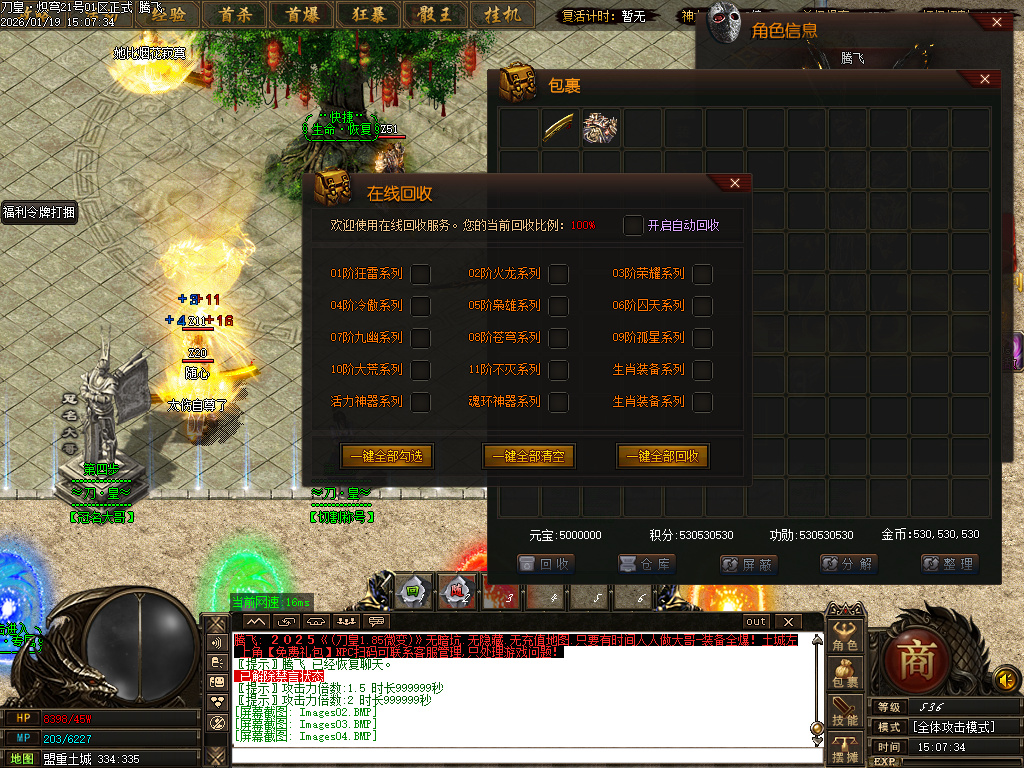The width and height of the screenshot is (1024, 768).
Task: Select the armor item in the bag
Action: [600, 128]
